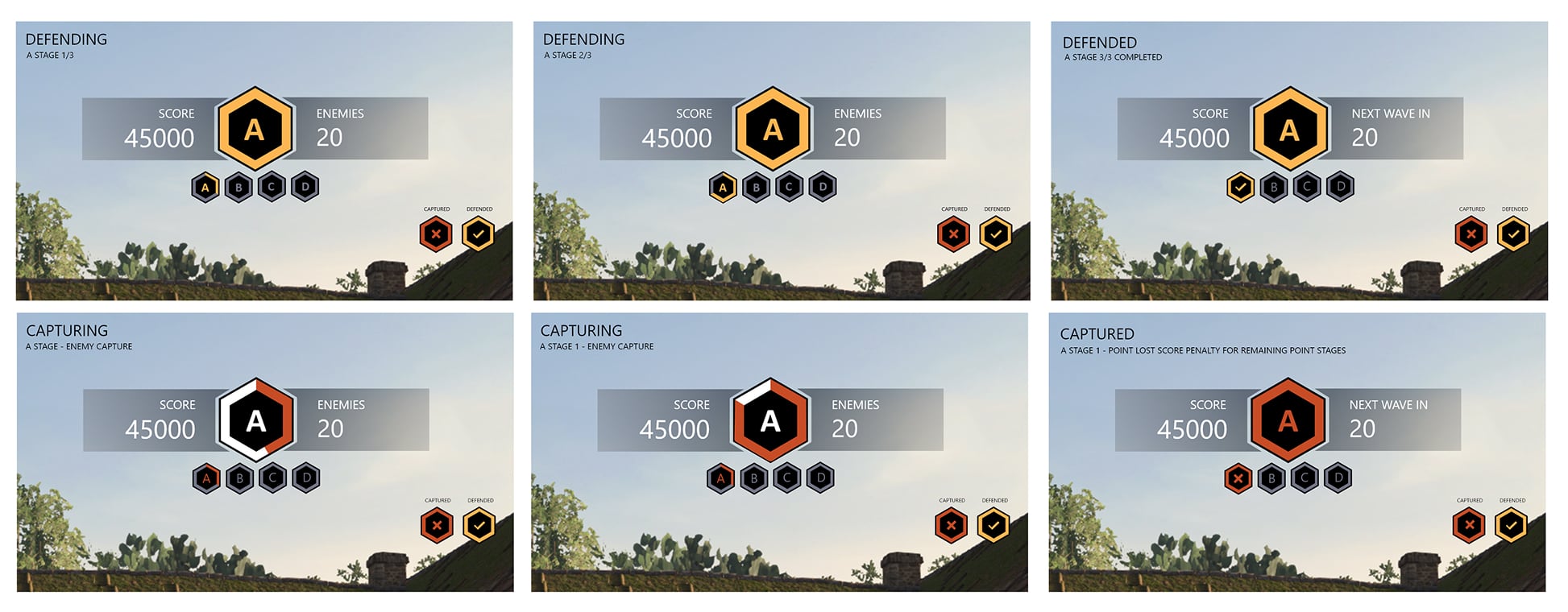Click the small red point A marker under Capturing stage 1
This screenshot has height=612, width=1568.
[722, 478]
